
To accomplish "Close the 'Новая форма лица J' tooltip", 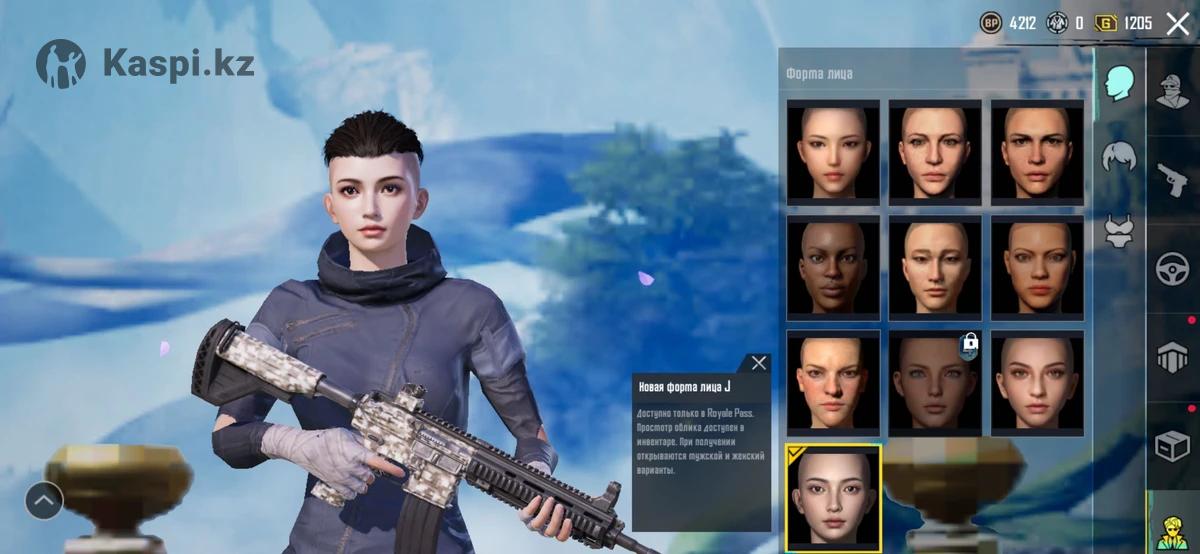I will tap(759, 363).
